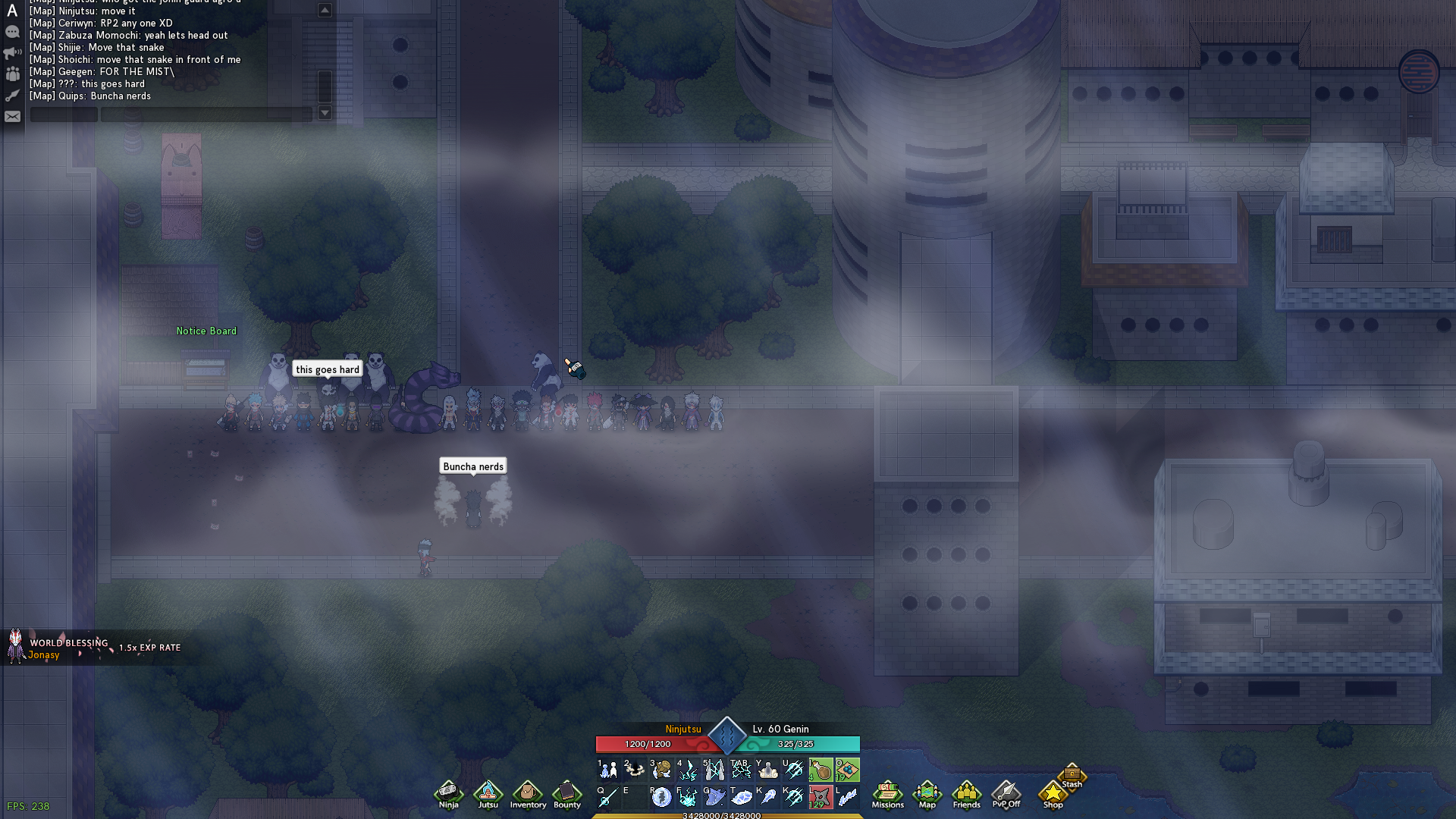The width and height of the screenshot is (1456, 819).
Task: Use the blue pills item in slot O
Action: 847,770
